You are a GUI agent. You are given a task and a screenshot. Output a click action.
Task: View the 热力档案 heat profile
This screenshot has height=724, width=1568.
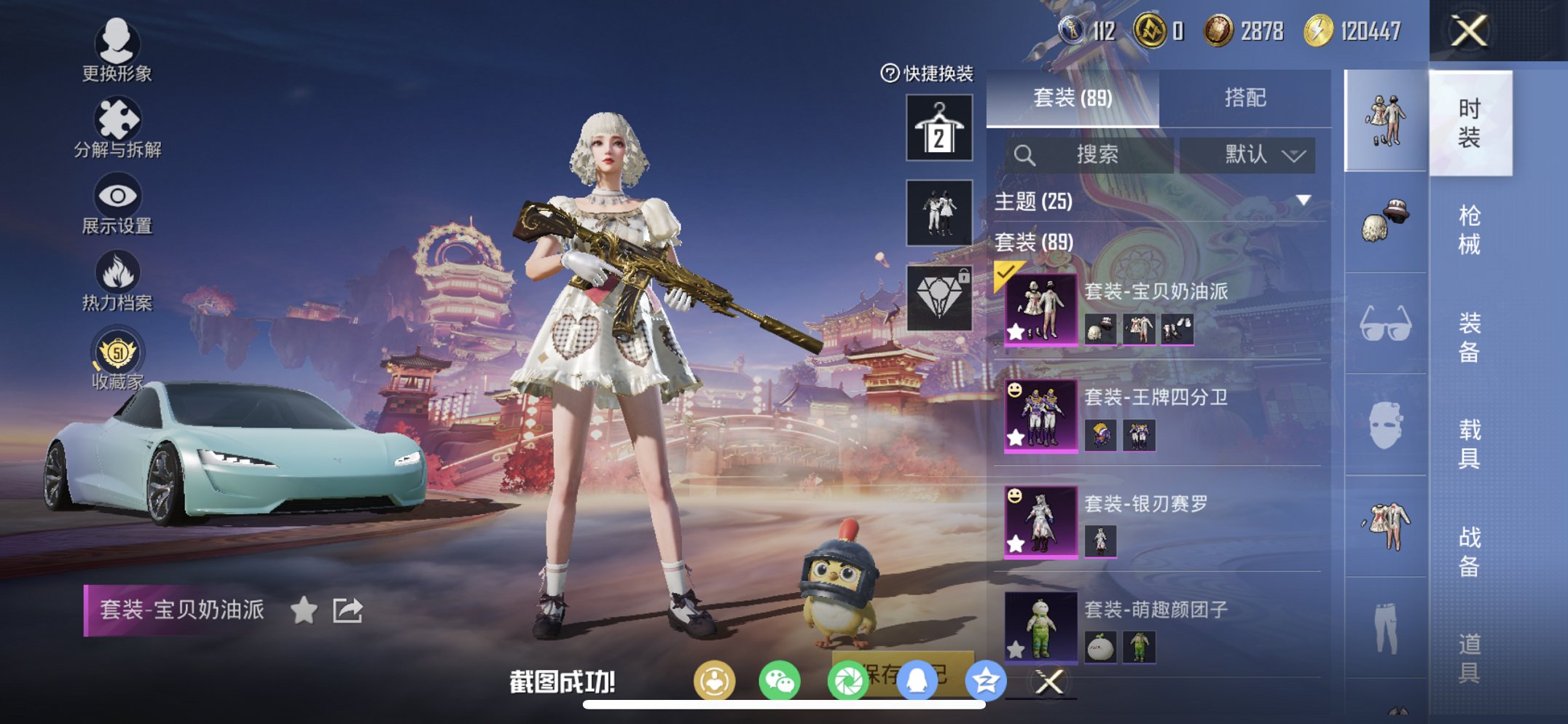[120, 280]
